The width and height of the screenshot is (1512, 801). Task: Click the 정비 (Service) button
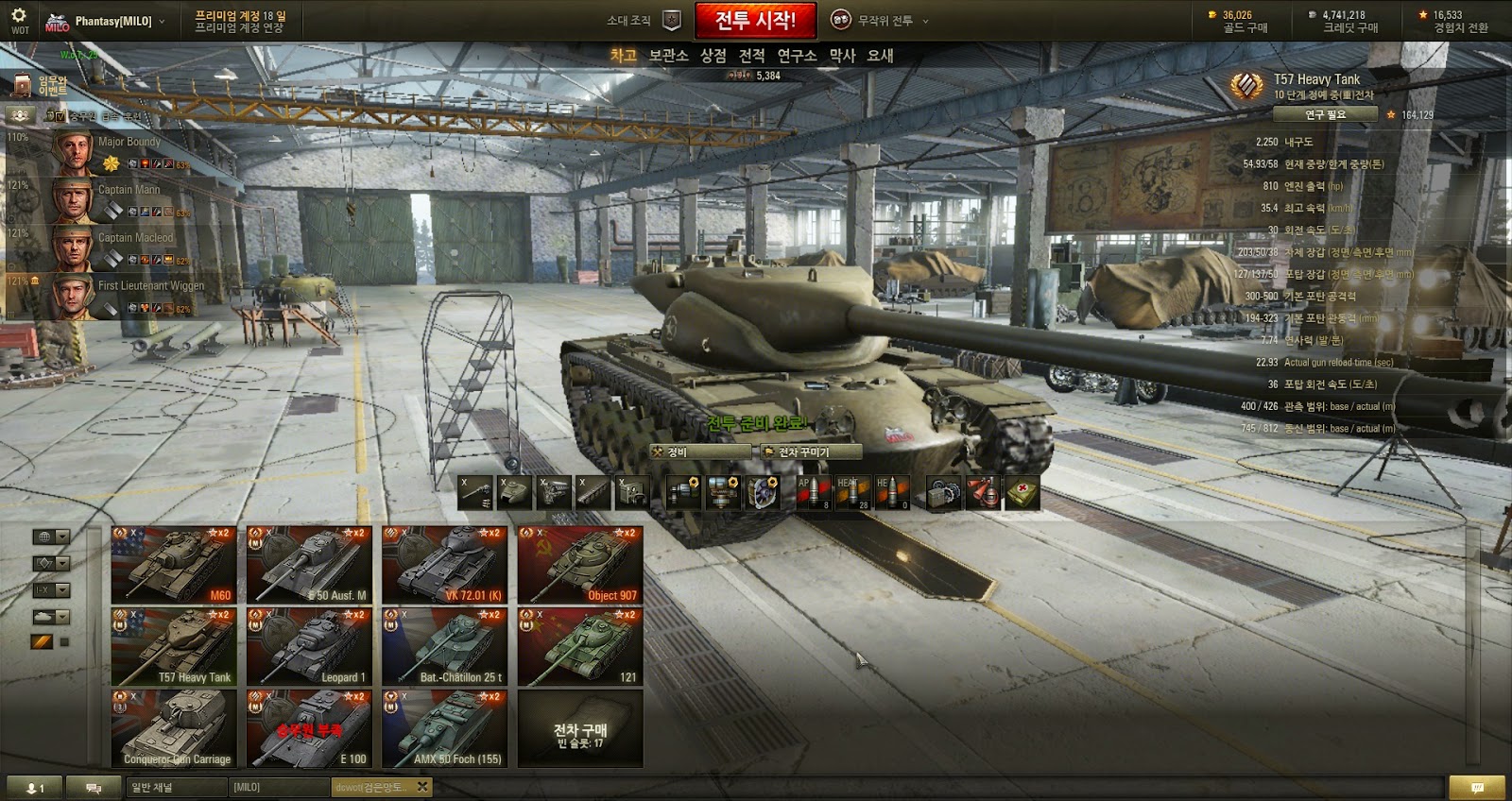702,452
